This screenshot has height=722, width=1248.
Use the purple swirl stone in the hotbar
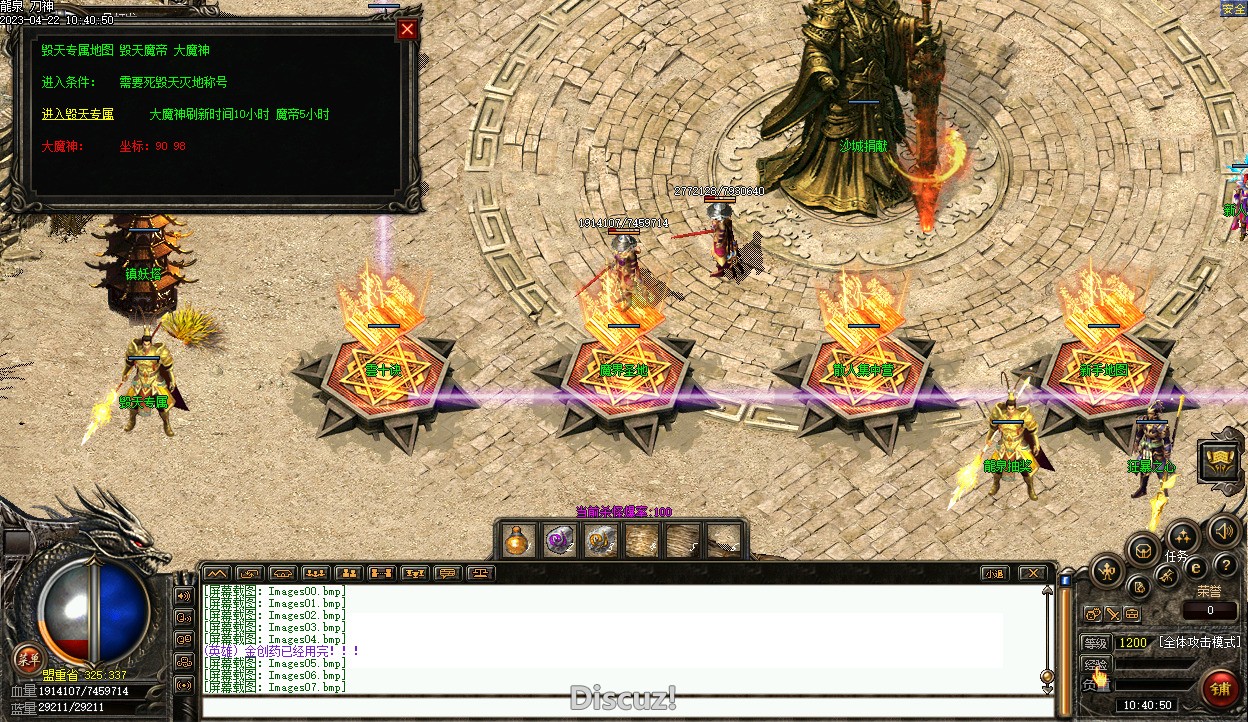click(559, 540)
